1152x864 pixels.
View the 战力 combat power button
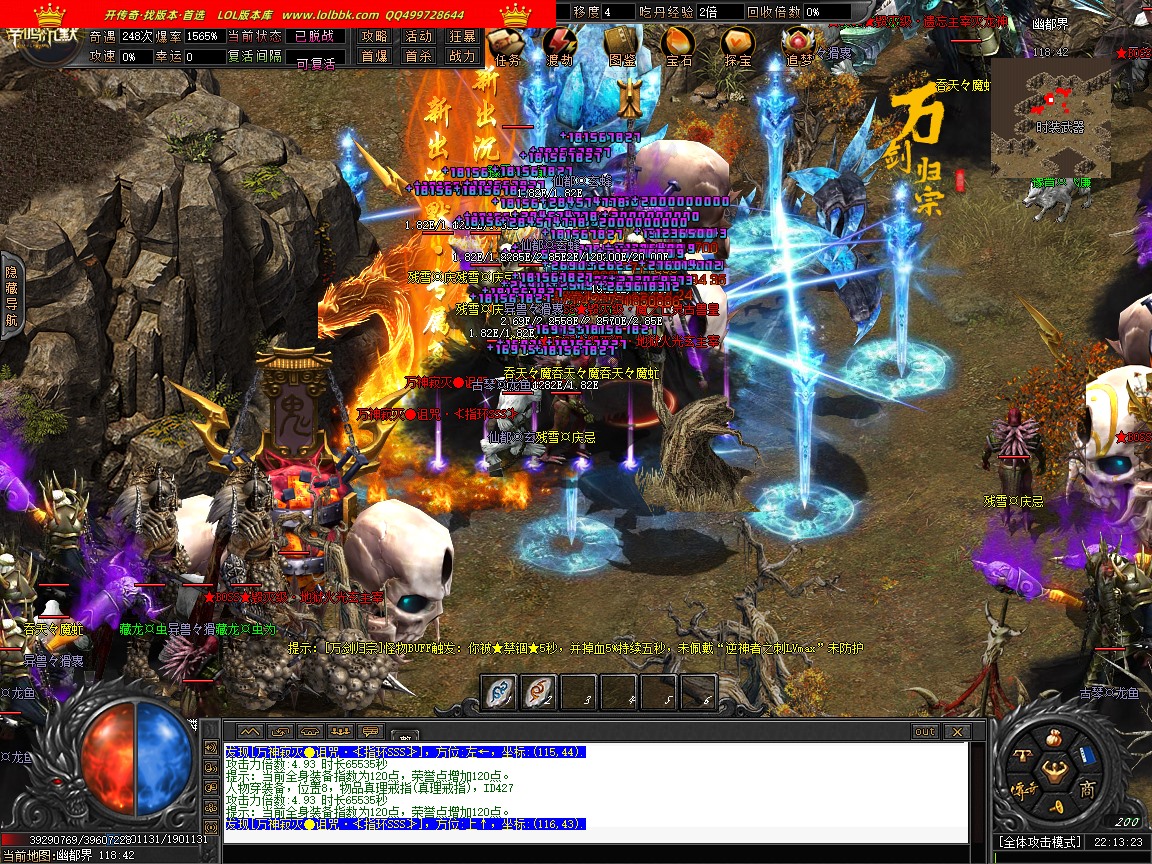click(x=462, y=57)
